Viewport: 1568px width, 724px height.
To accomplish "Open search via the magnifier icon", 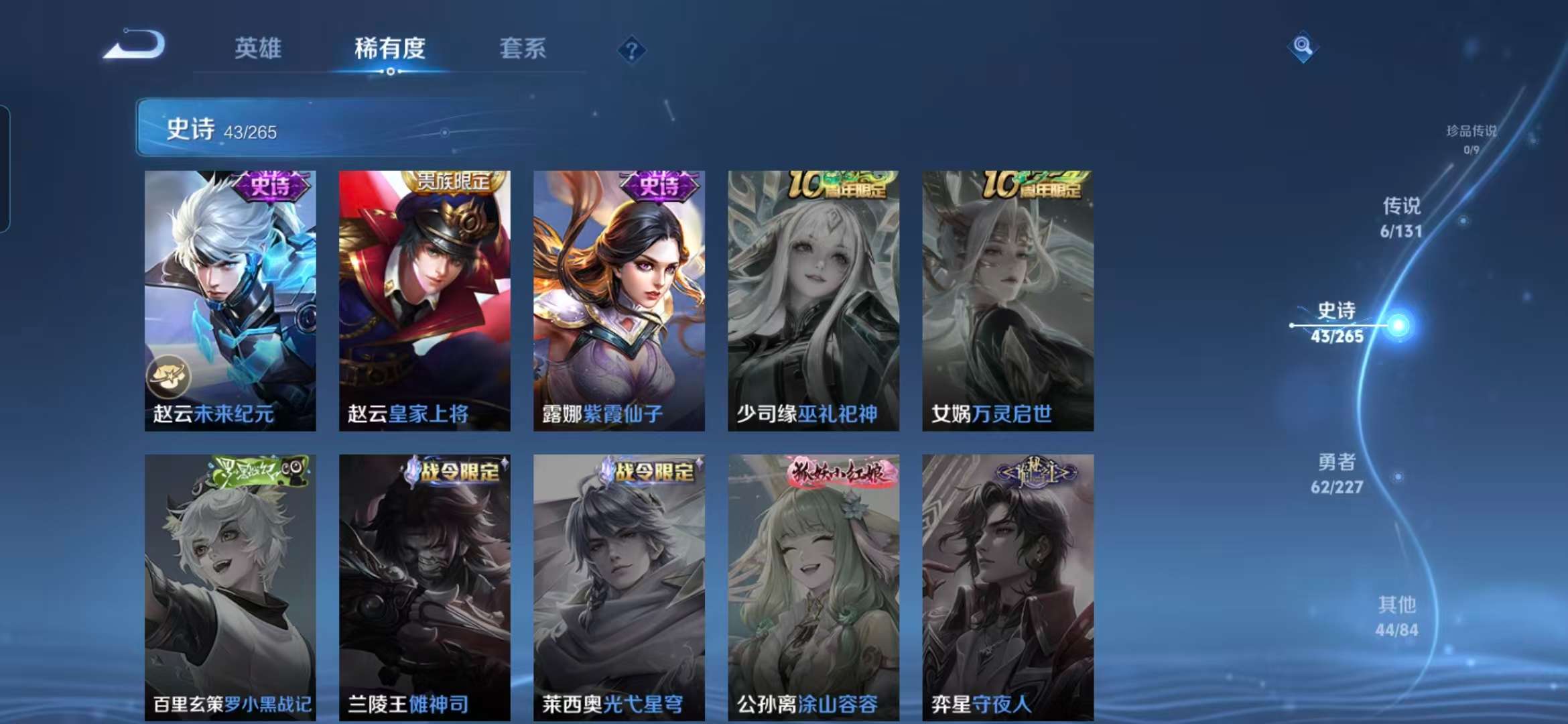I will coord(1303,46).
